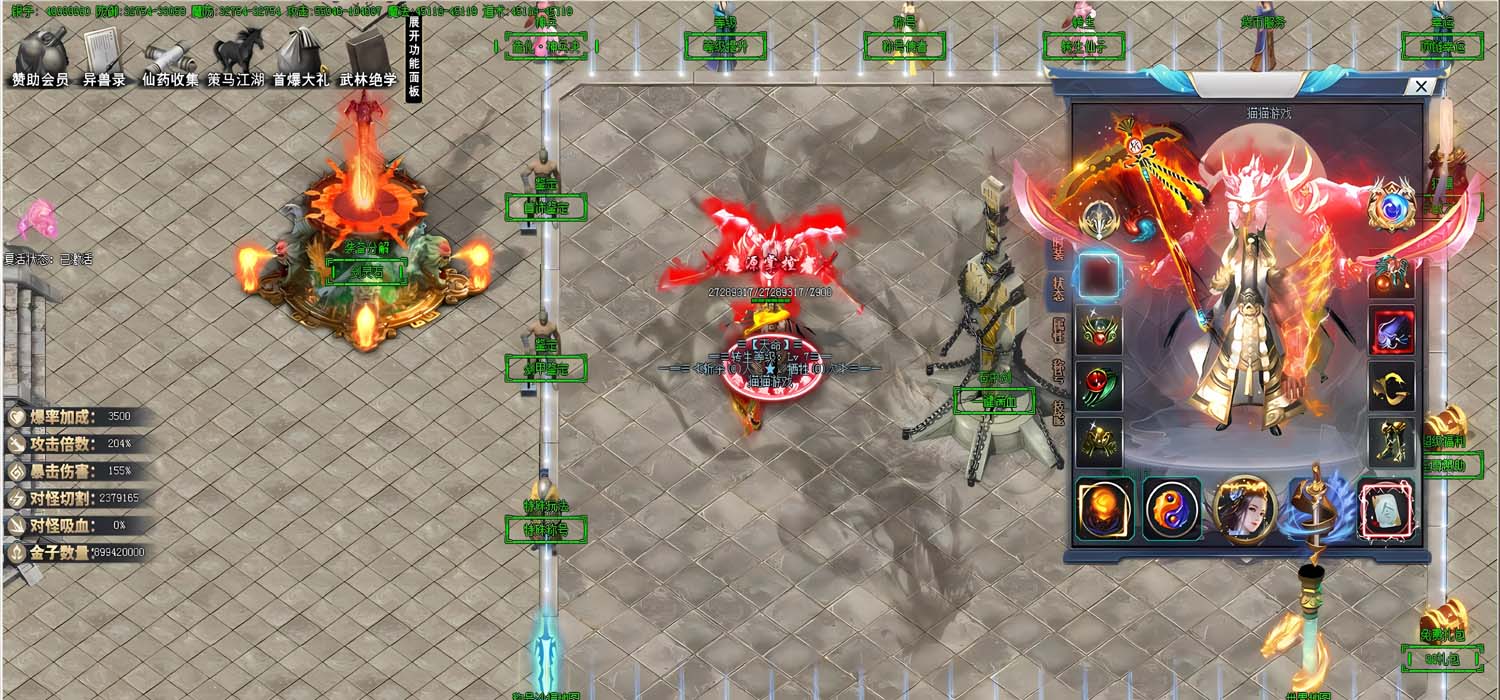This screenshot has width=1500, height=700.
Task: Select the flaming orb equipment slot
Action: click(1104, 508)
